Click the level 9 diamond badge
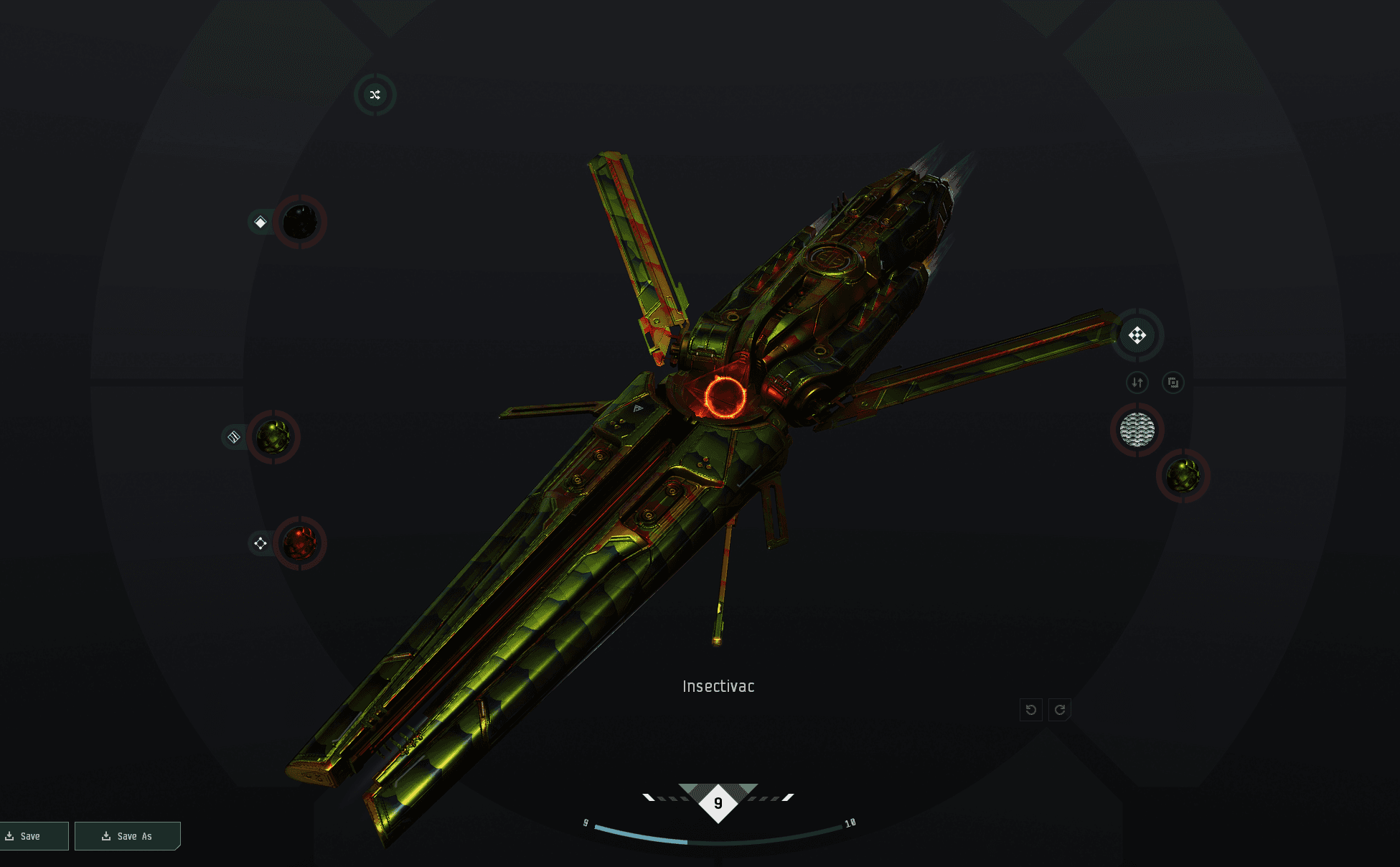The image size is (1400, 867). click(x=718, y=803)
